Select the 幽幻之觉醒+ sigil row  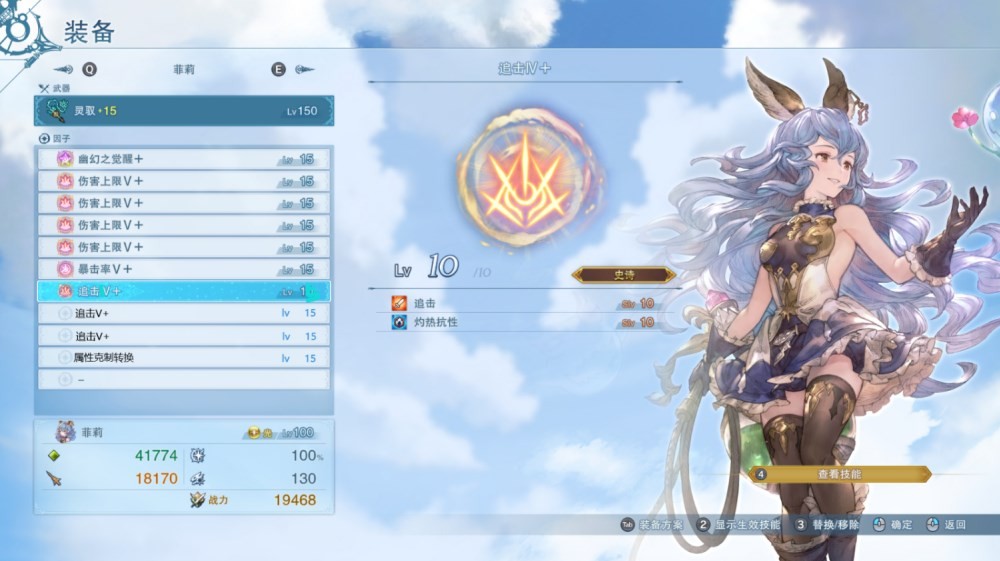click(x=185, y=159)
